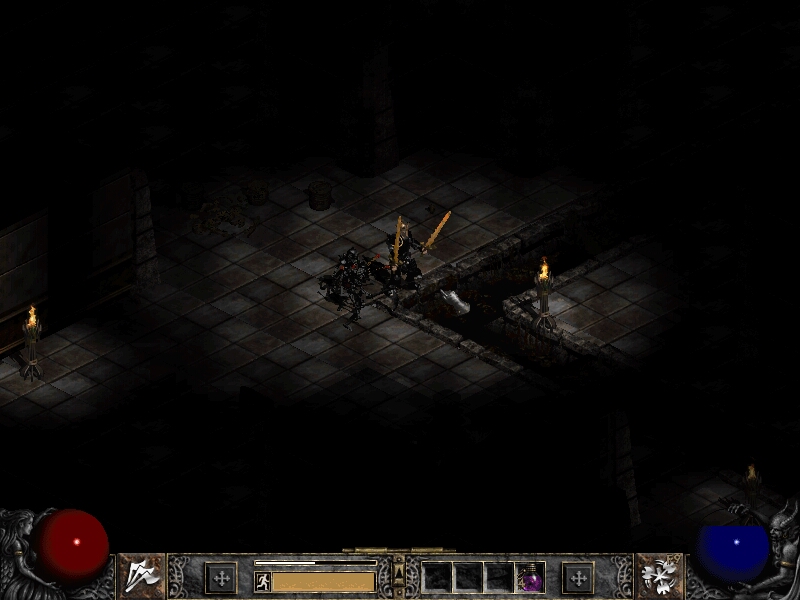Click the new skill button beside right skill
This screenshot has height=600, width=800.
578,577
